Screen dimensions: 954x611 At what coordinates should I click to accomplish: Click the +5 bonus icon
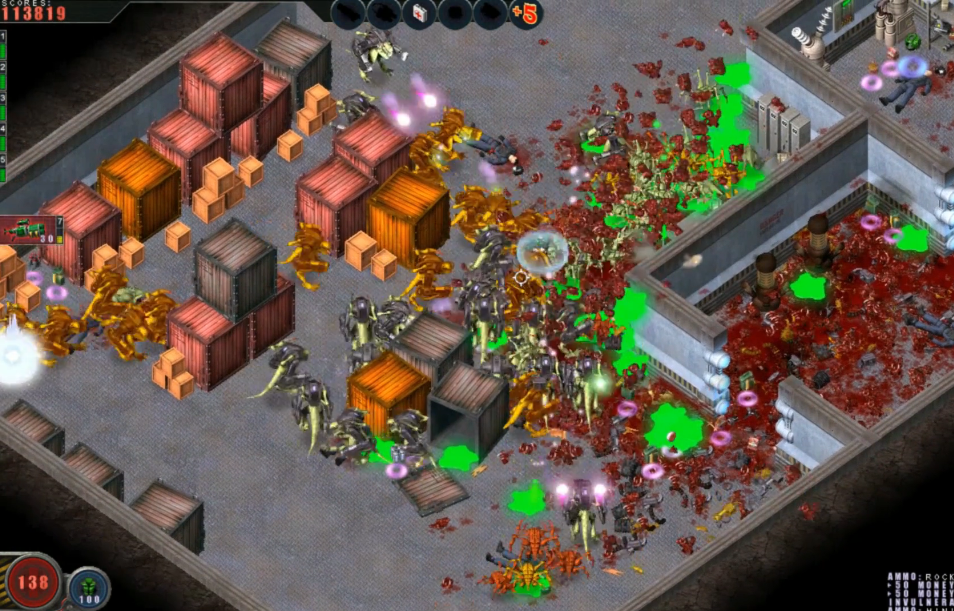[523, 14]
